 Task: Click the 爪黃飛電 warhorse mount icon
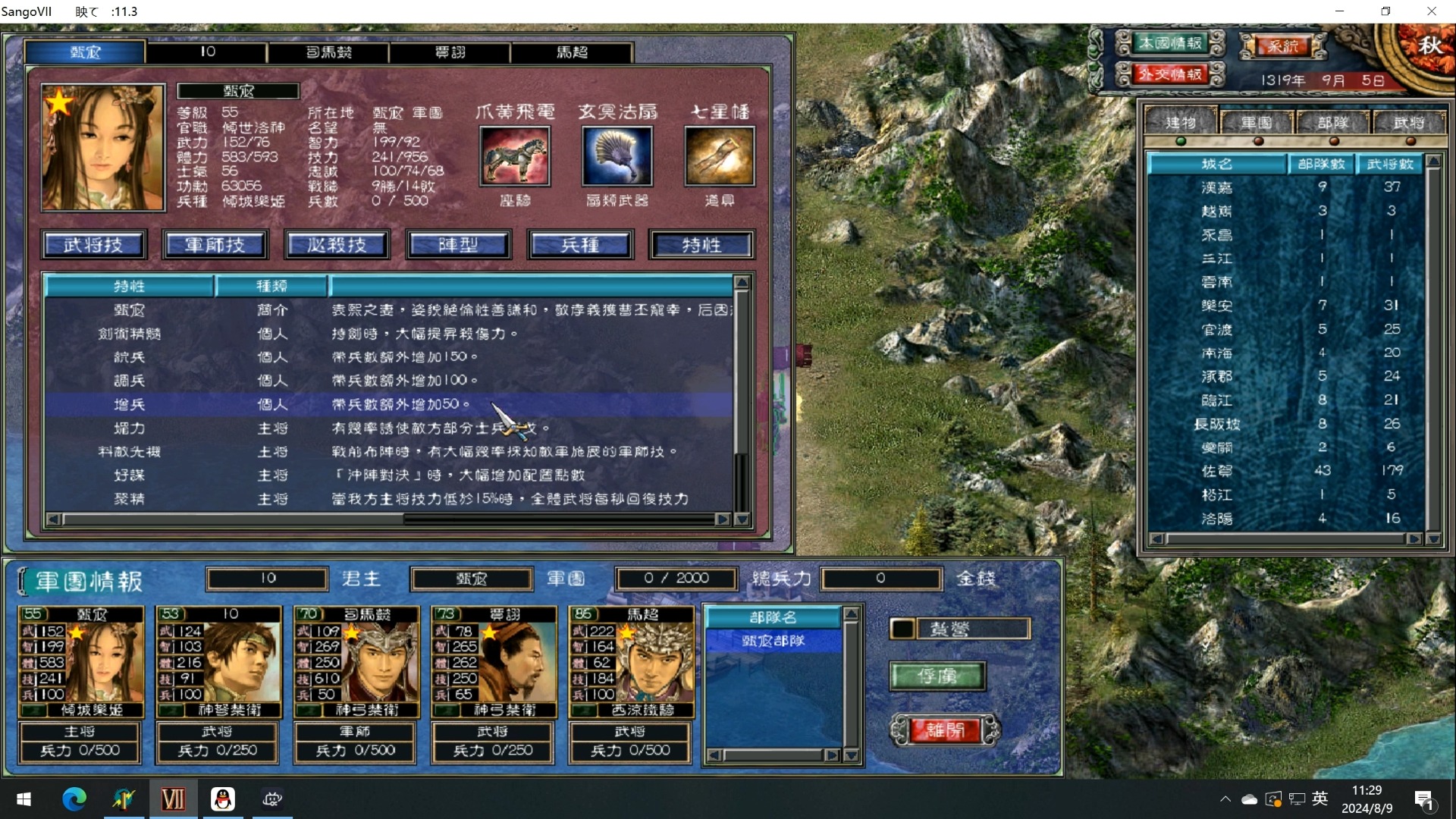click(515, 157)
